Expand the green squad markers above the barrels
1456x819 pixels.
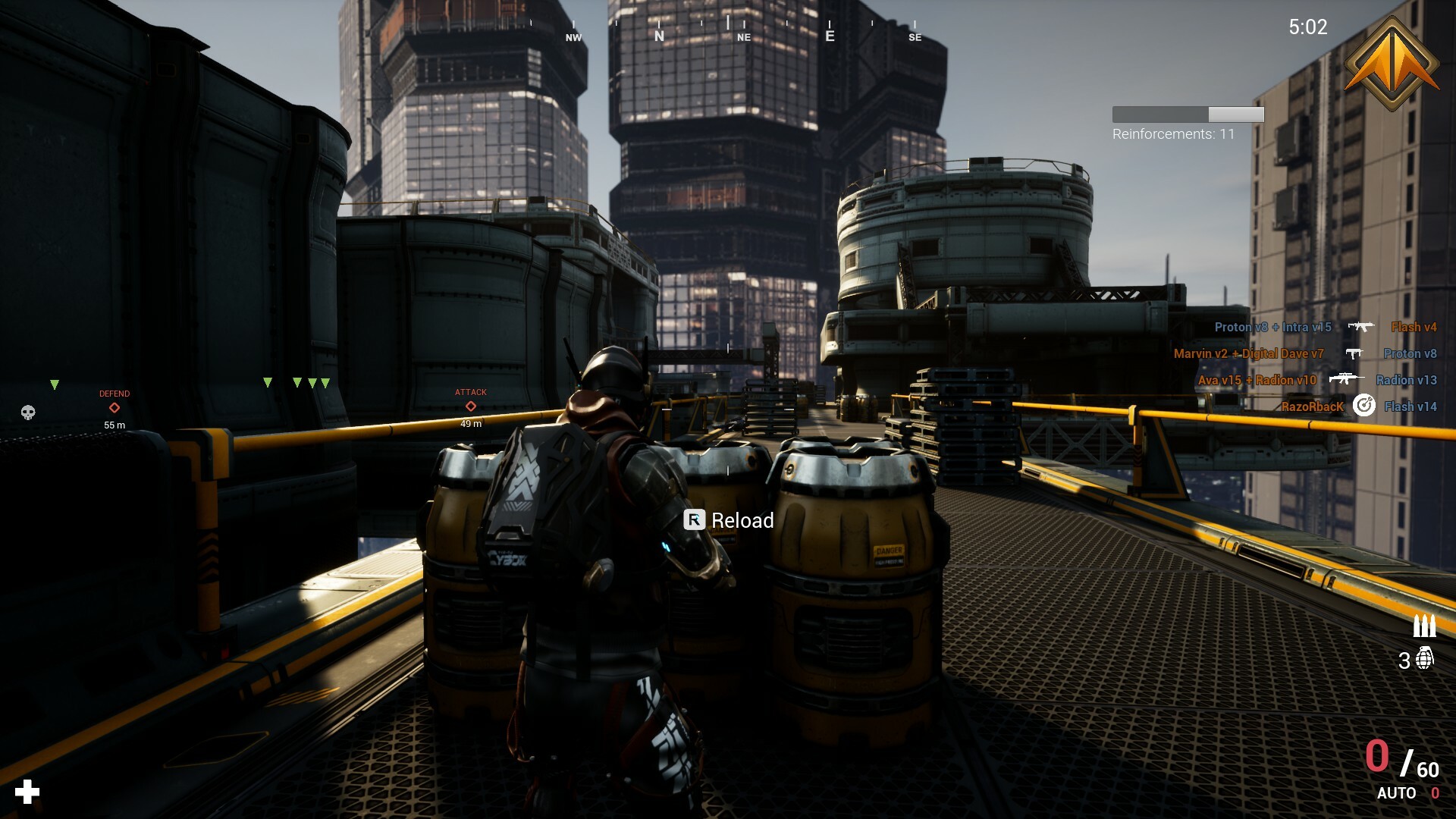coord(296,383)
